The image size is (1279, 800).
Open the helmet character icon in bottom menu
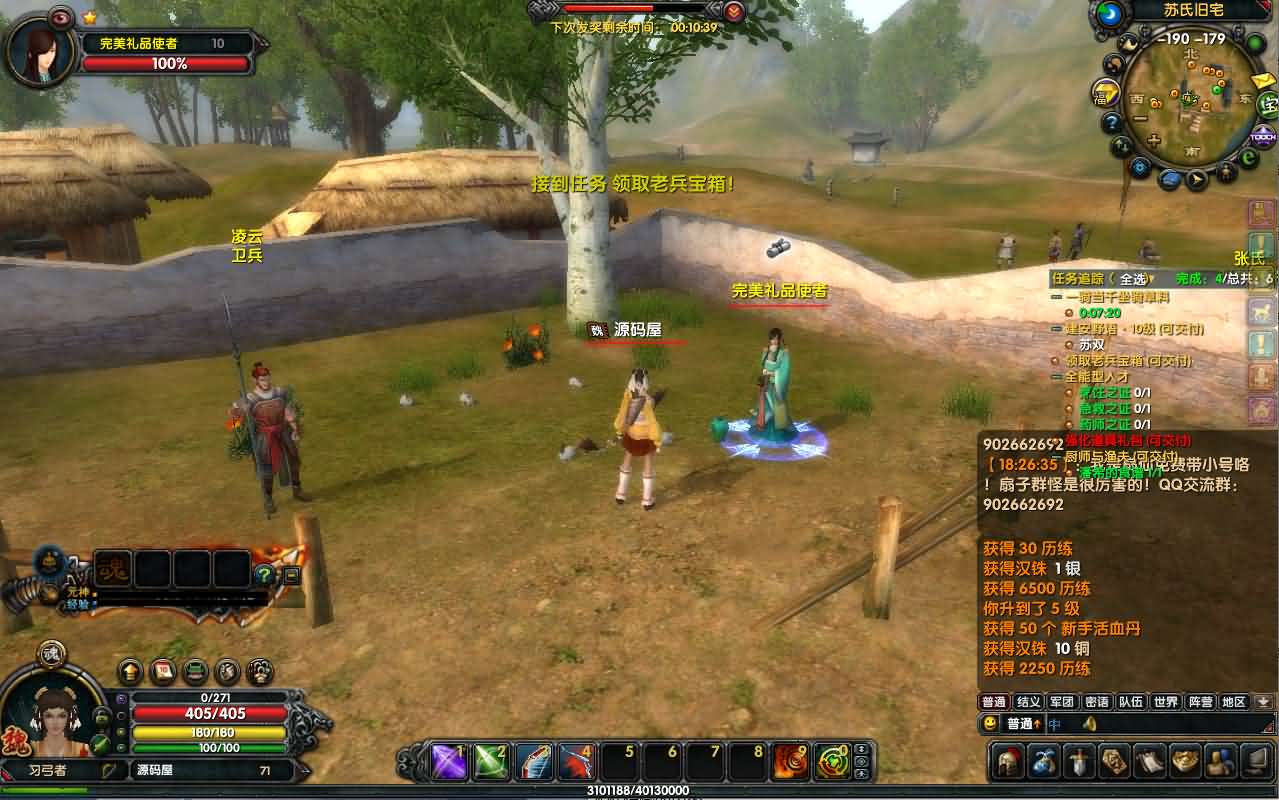click(1008, 762)
